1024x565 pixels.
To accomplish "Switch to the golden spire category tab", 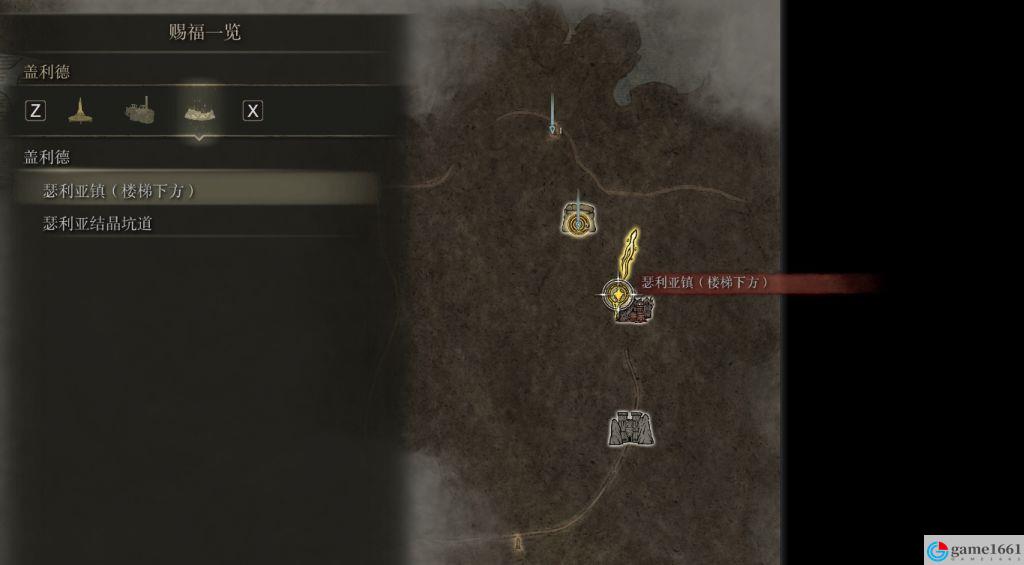I will [80, 110].
